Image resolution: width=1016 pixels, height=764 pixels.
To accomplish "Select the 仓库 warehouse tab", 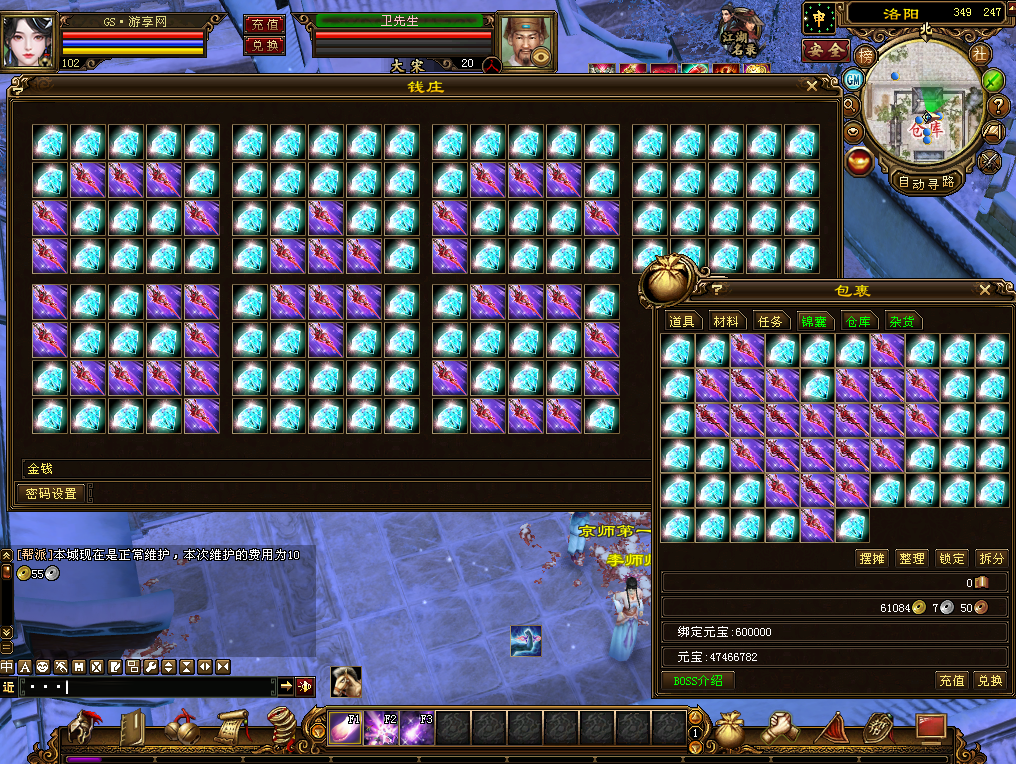I will click(858, 321).
